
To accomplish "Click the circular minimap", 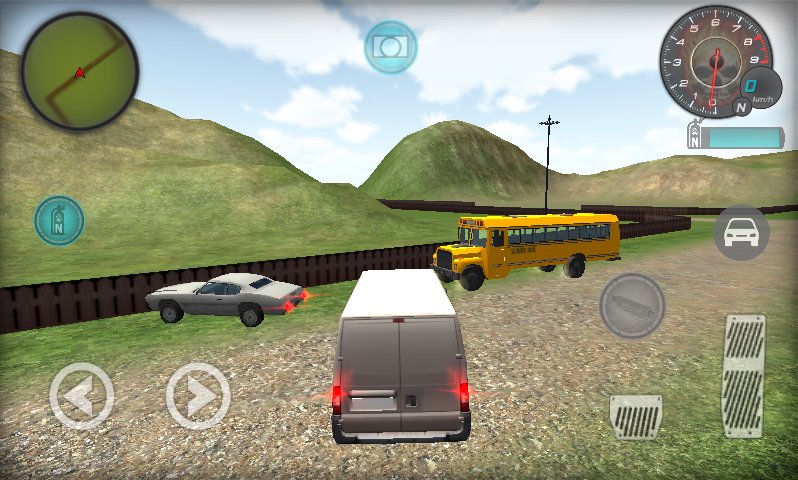I will click(x=80, y=72).
